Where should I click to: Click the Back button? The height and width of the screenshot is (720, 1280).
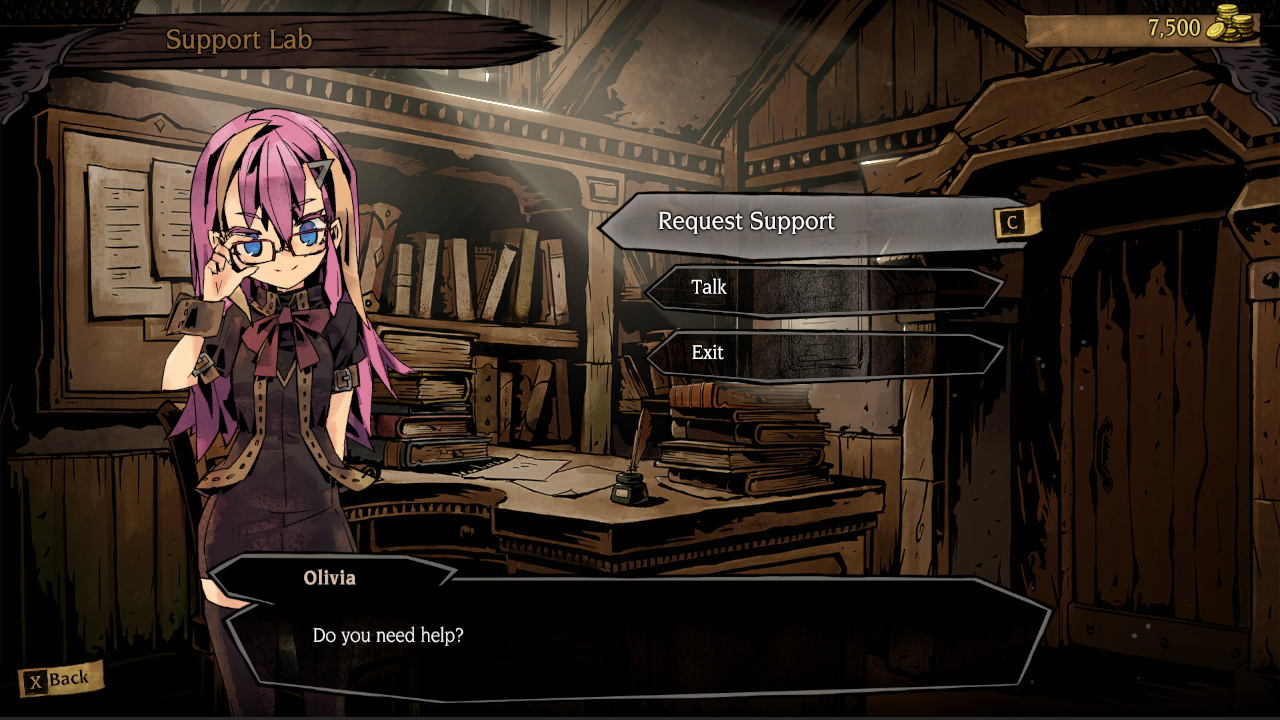pos(60,680)
